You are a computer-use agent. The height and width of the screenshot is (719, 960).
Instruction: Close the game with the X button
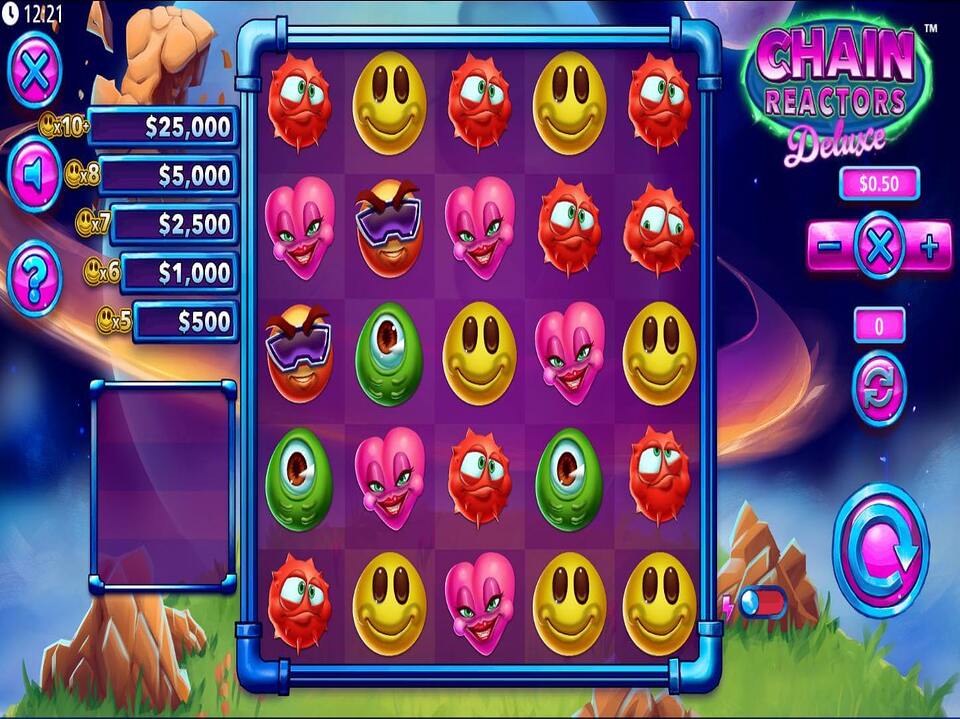pos(35,69)
